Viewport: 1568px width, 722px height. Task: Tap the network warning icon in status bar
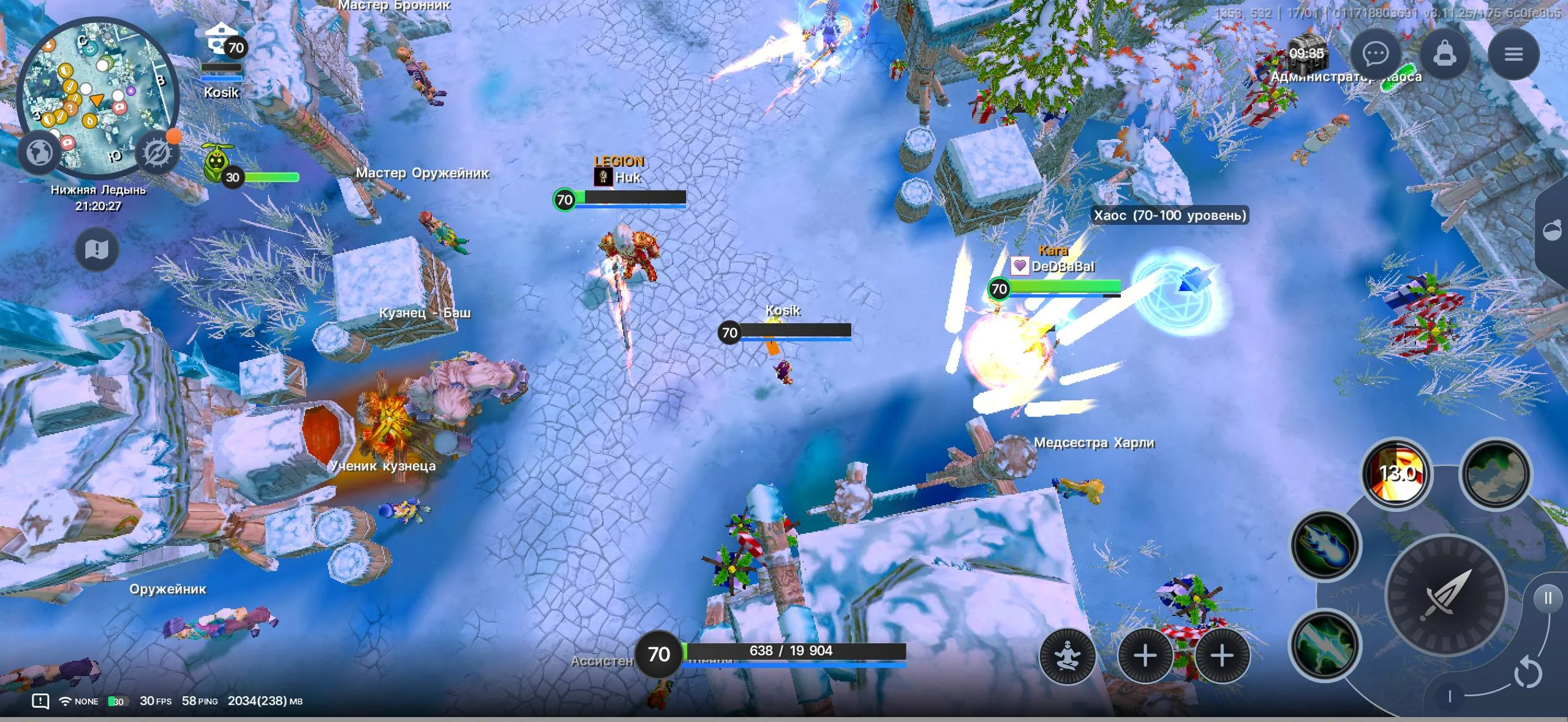40,701
